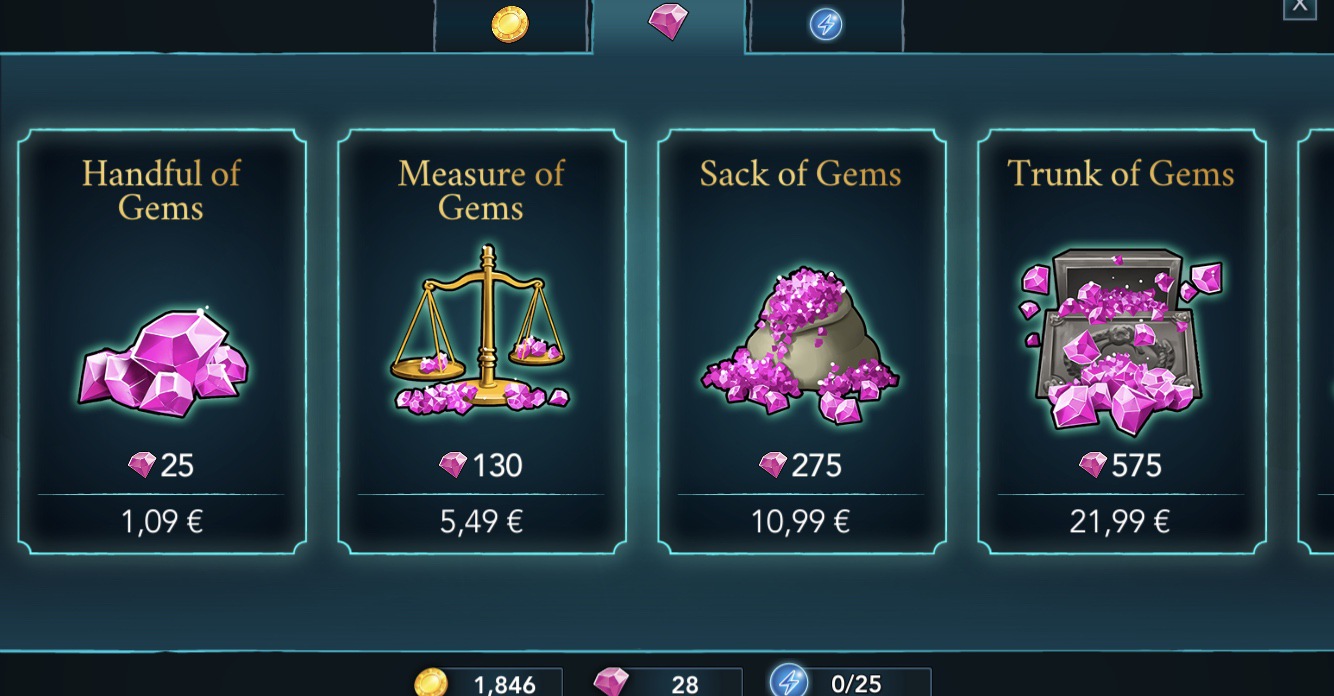This screenshot has width=1334, height=696.
Task: Select the Trunk of Gems offer
Action: click(1122, 341)
